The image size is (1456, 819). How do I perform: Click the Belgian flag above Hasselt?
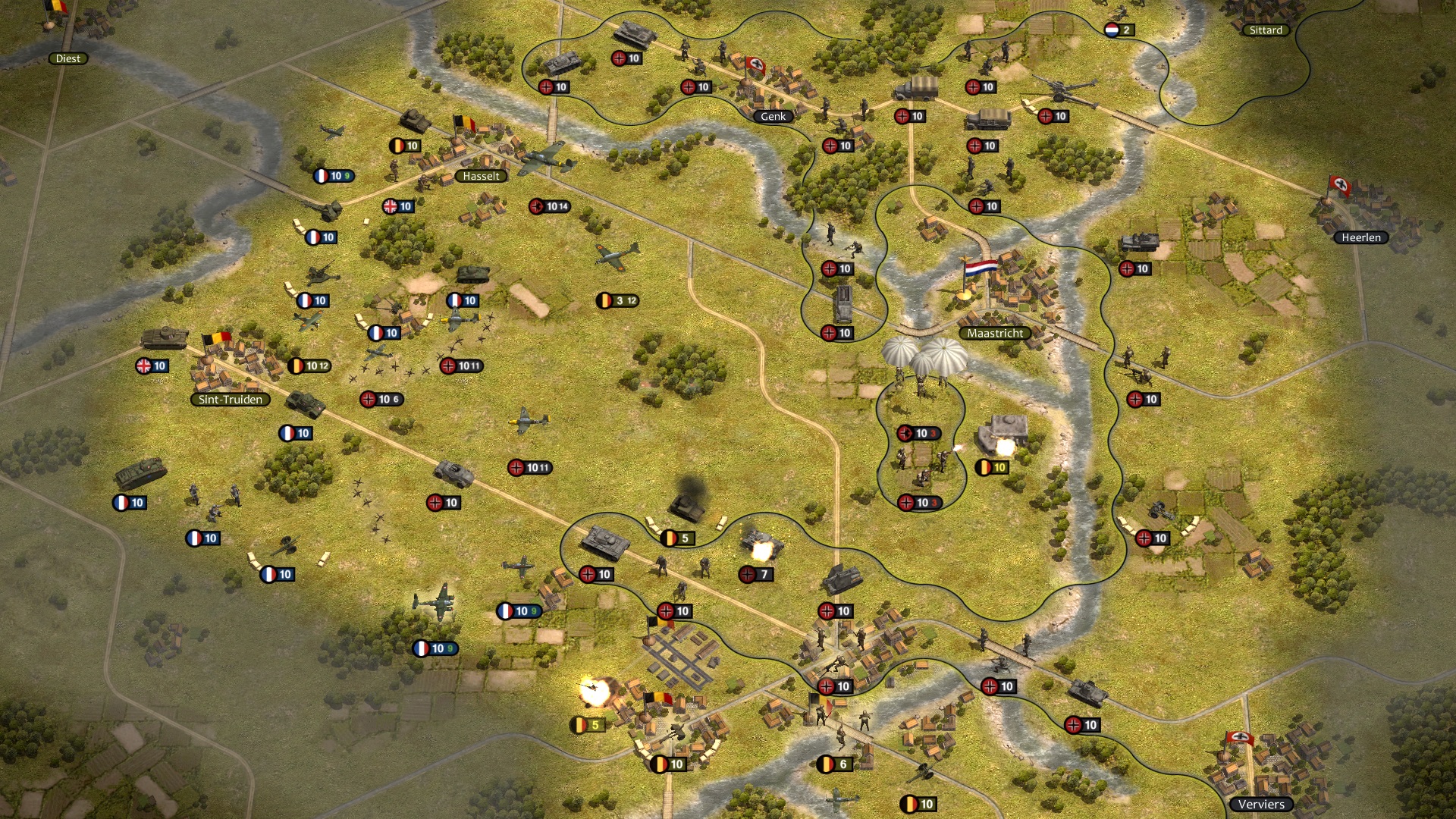tap(464, 121)
